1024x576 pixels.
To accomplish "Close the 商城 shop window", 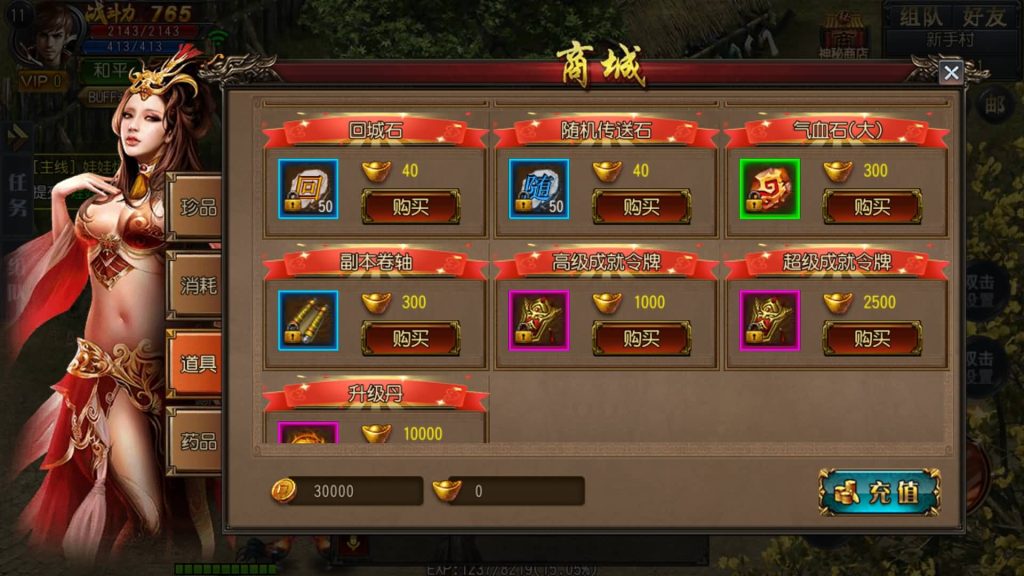I will tap(950, 72).
